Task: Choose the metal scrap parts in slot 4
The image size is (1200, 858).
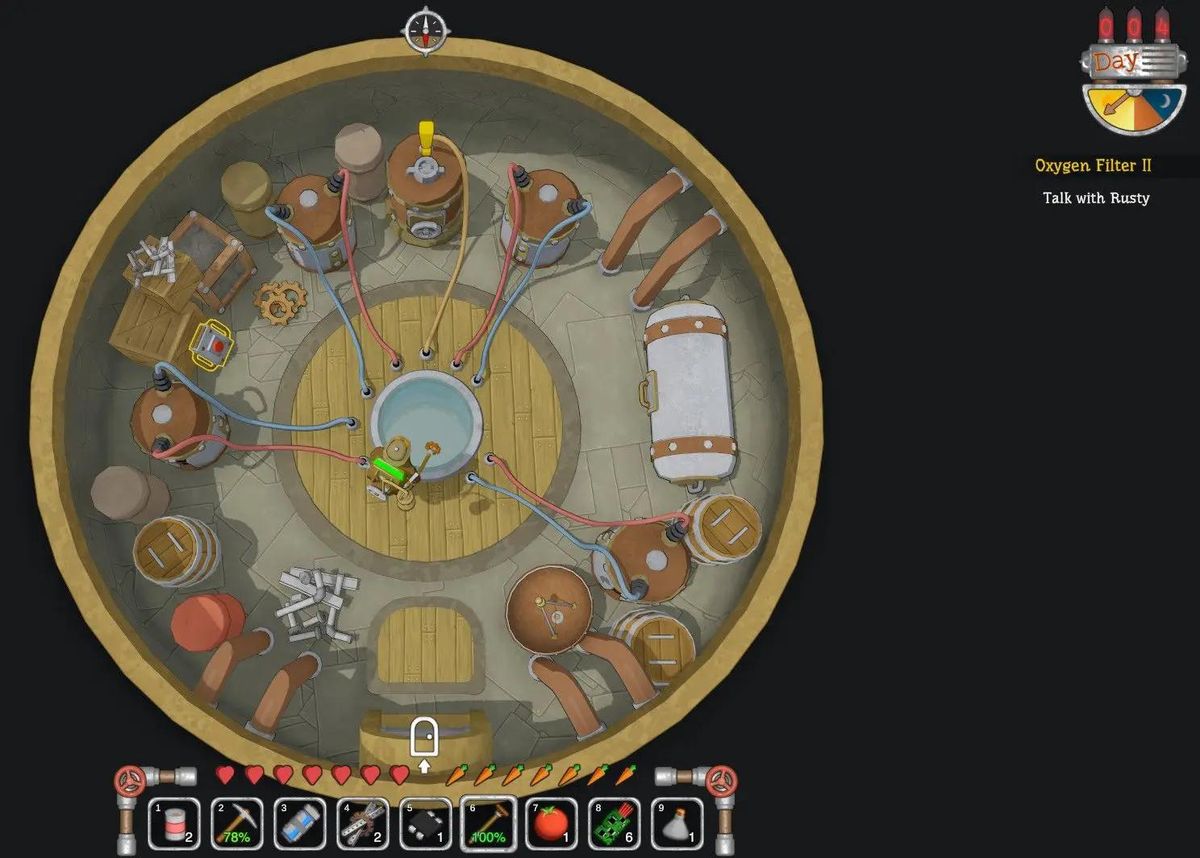Action: (x=363, y=823)
